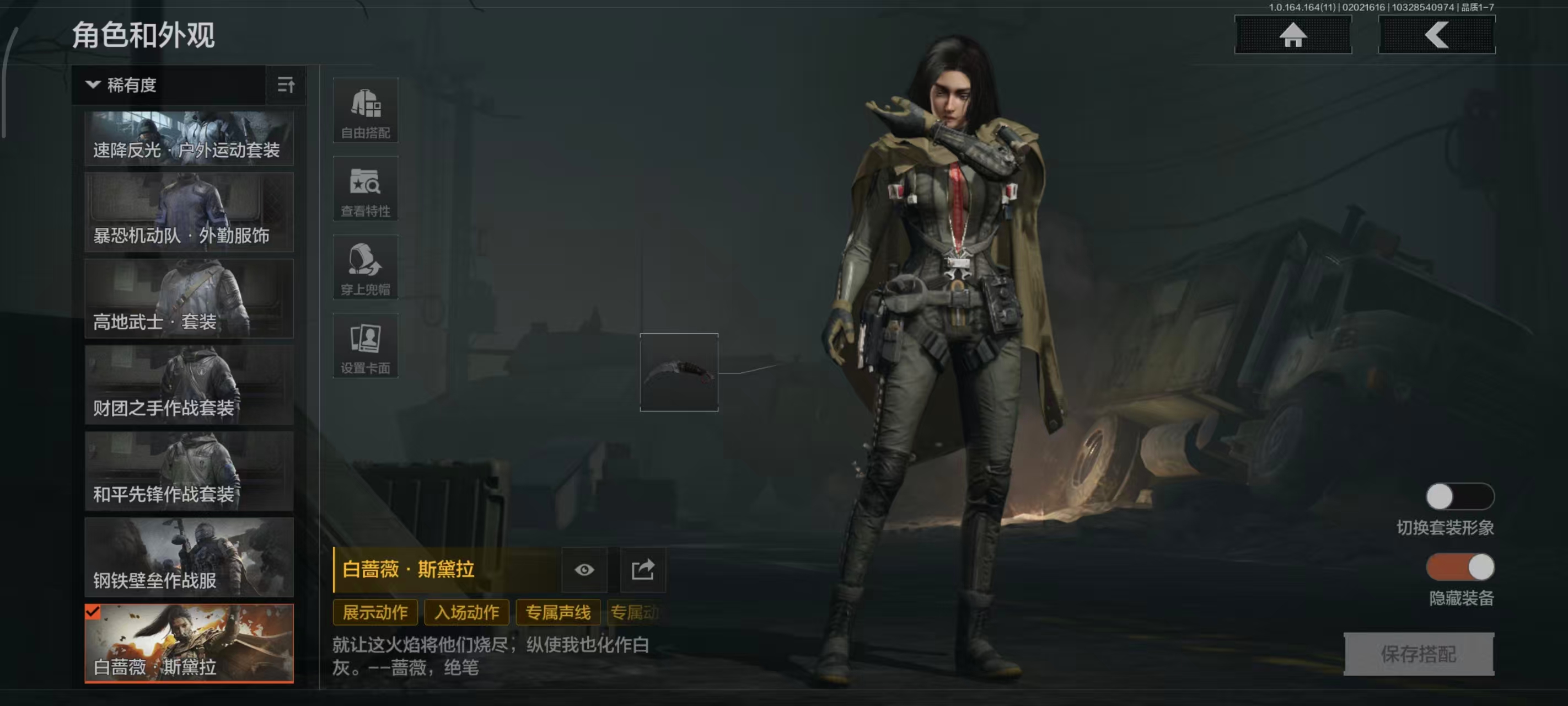Pick the 高地武士·套装 outfit
The image size is (1568, 706).
[189, 298]
